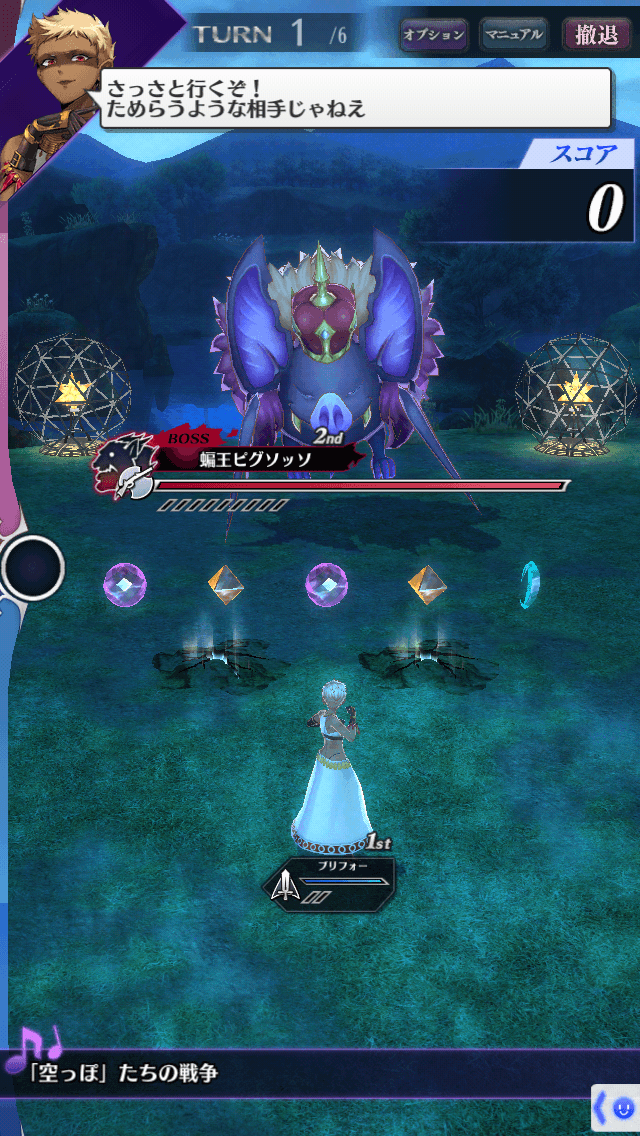Expand the blue smiley overlay panel
Screen dimensions: 640x1136
[616, 1109]
